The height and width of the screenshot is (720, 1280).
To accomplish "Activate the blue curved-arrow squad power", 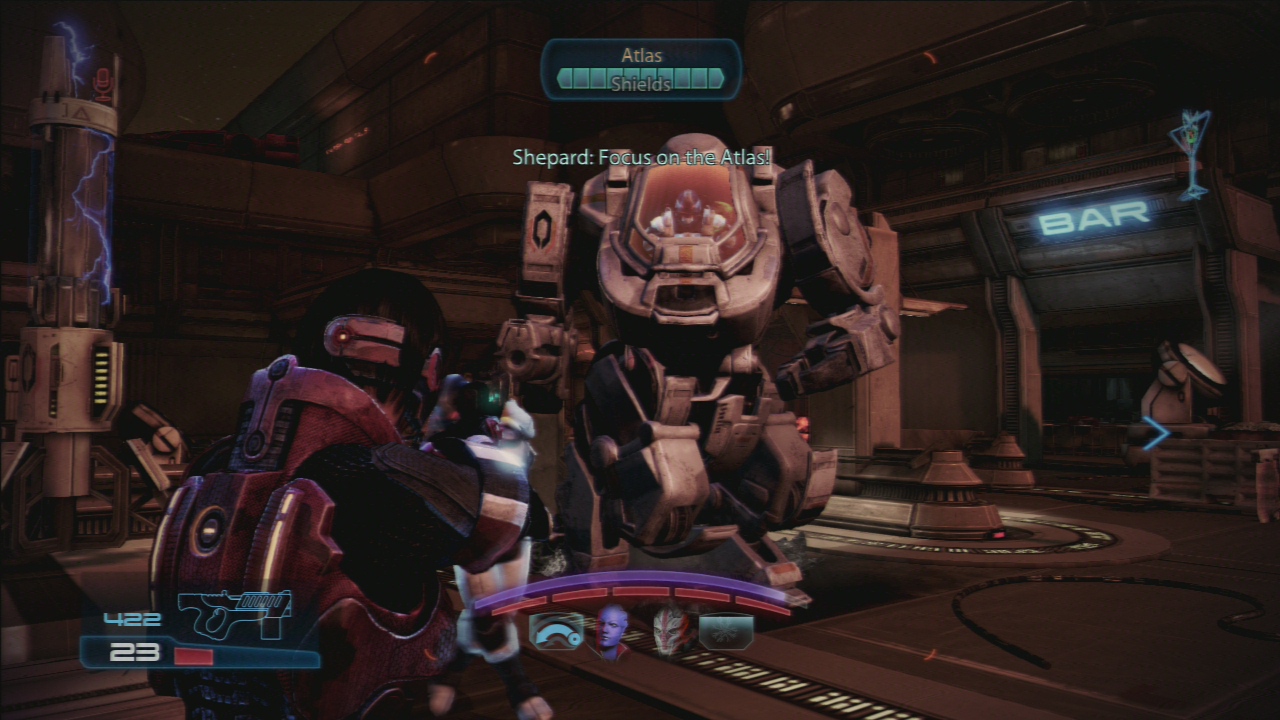I will (557, 632).
